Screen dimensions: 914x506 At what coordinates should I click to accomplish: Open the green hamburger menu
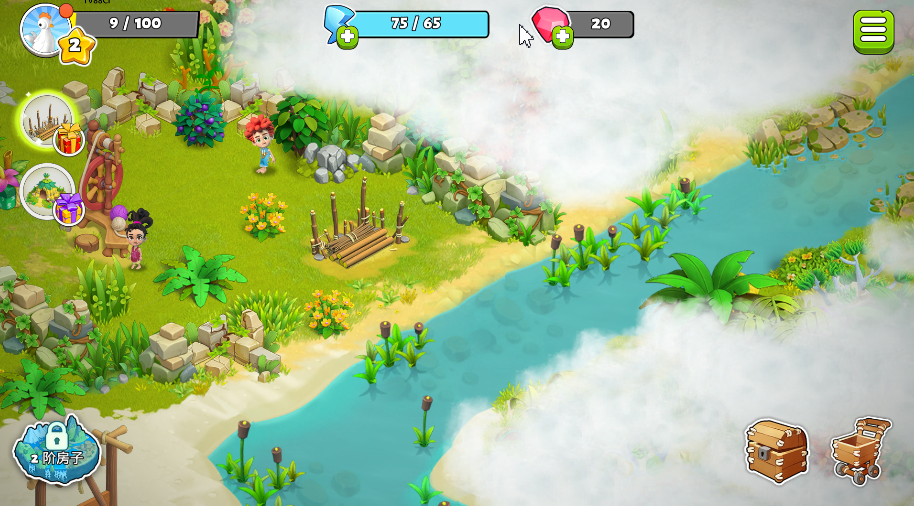[873, 31]
